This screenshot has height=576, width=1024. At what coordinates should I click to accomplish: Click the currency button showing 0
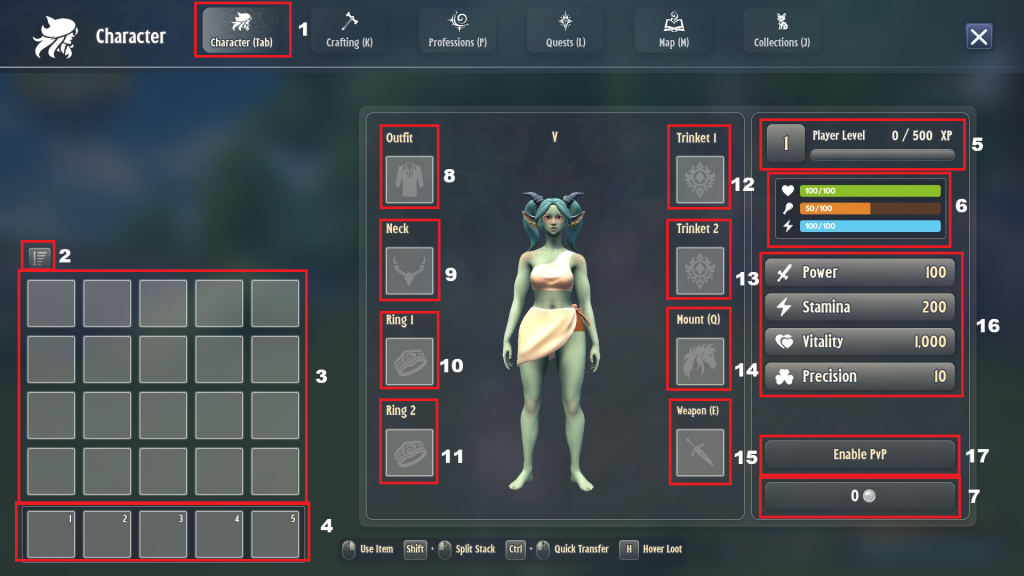(860, 496)
